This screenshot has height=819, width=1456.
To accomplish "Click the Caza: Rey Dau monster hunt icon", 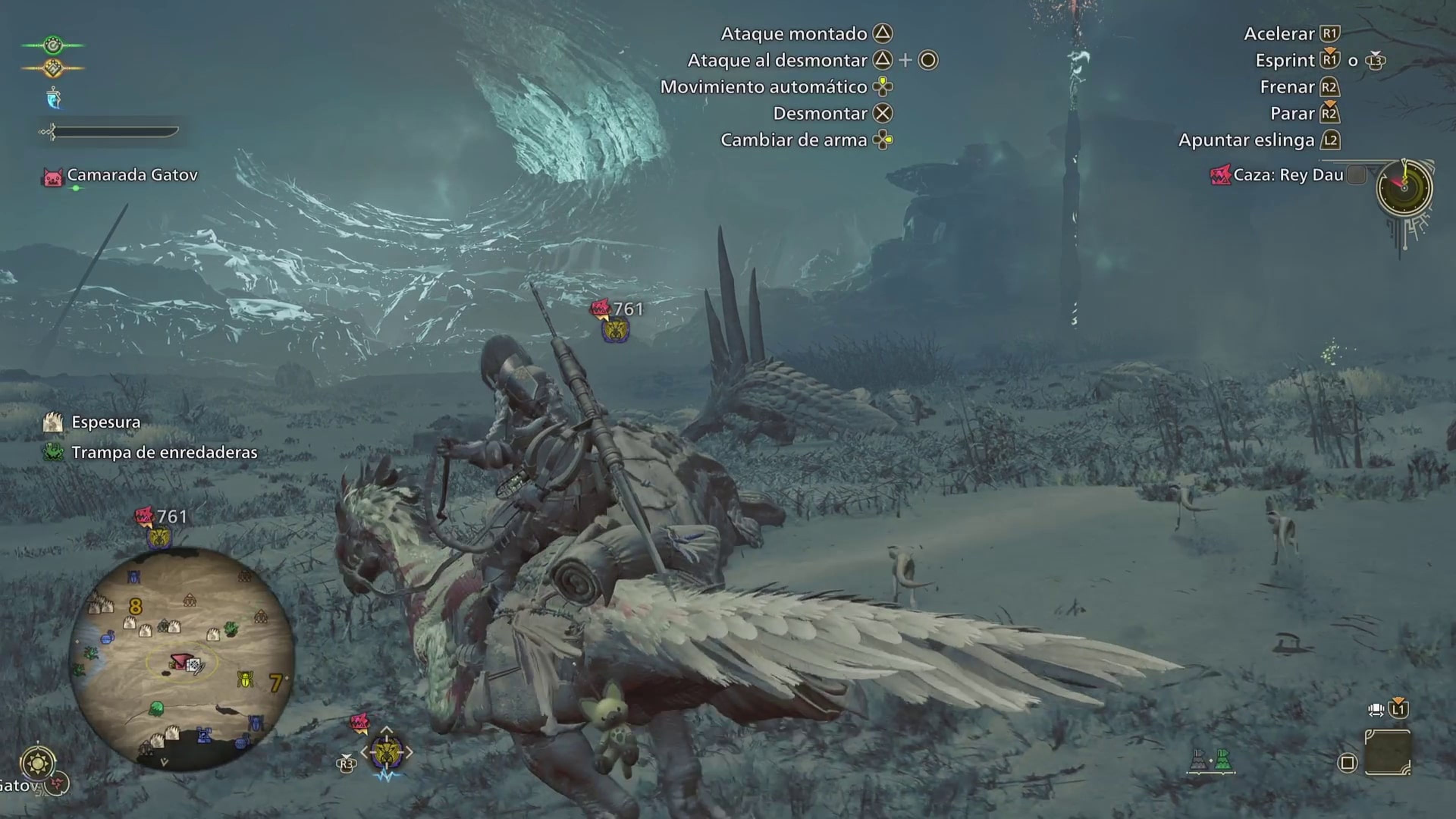I will (1221, 175).
